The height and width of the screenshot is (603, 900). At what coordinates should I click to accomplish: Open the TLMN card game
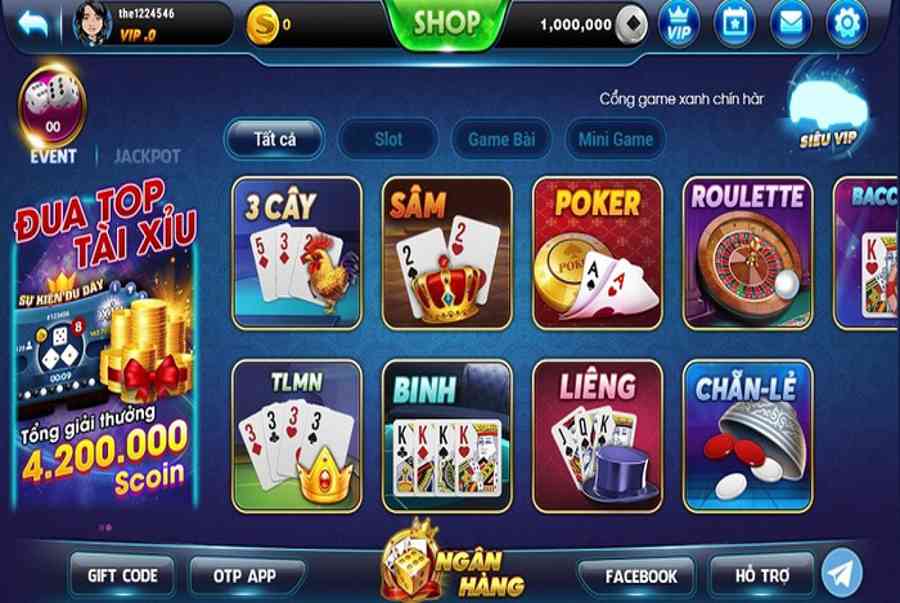(x=297, y=435)
